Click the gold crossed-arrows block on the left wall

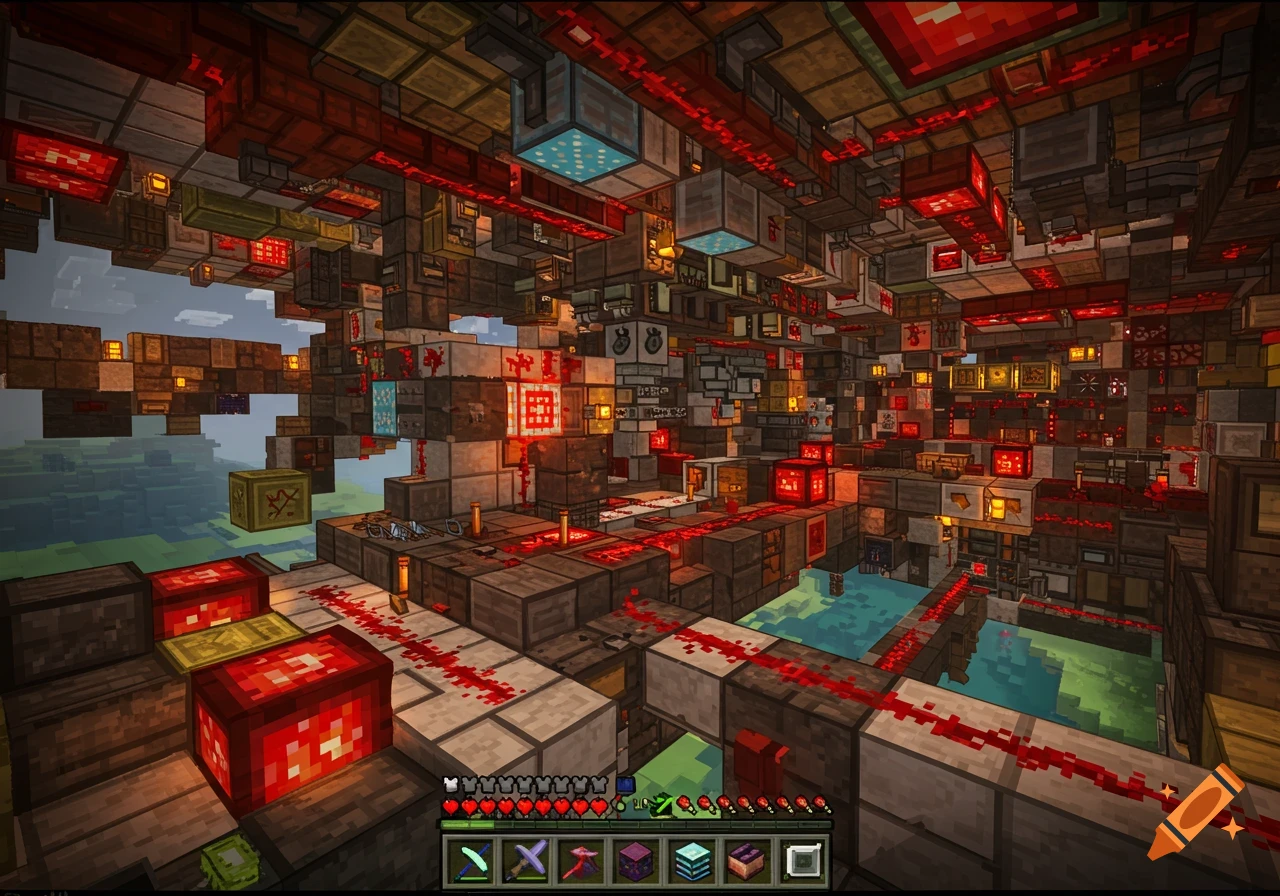pos(268,497)
